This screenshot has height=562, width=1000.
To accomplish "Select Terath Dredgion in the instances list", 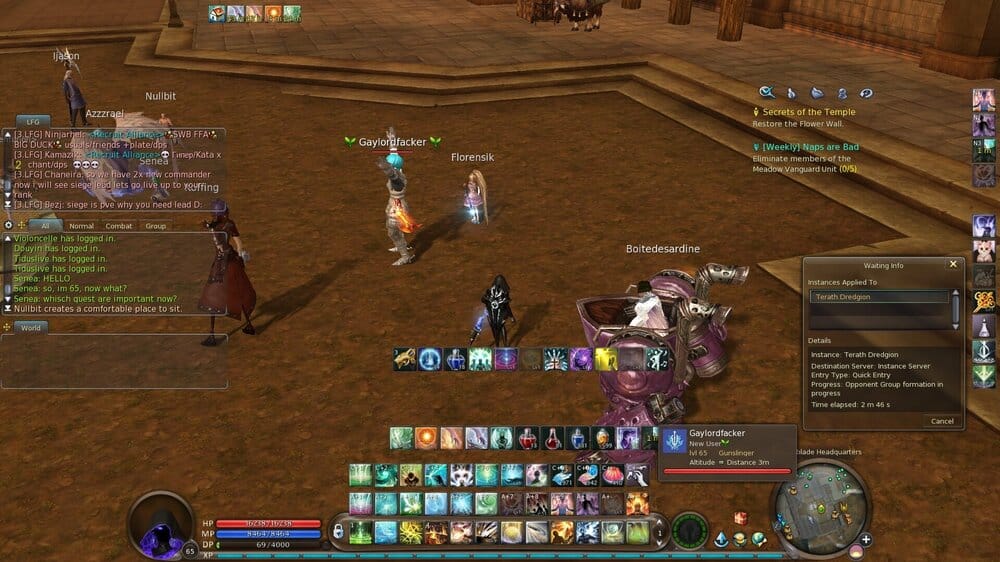I will pyautogui.click(x=879, y=297).
